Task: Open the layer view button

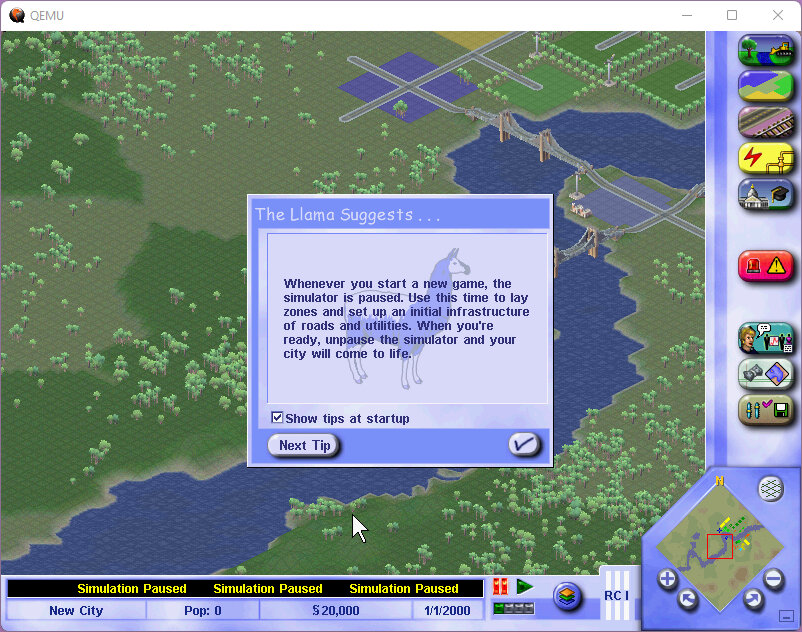Action: click(567, 596)
